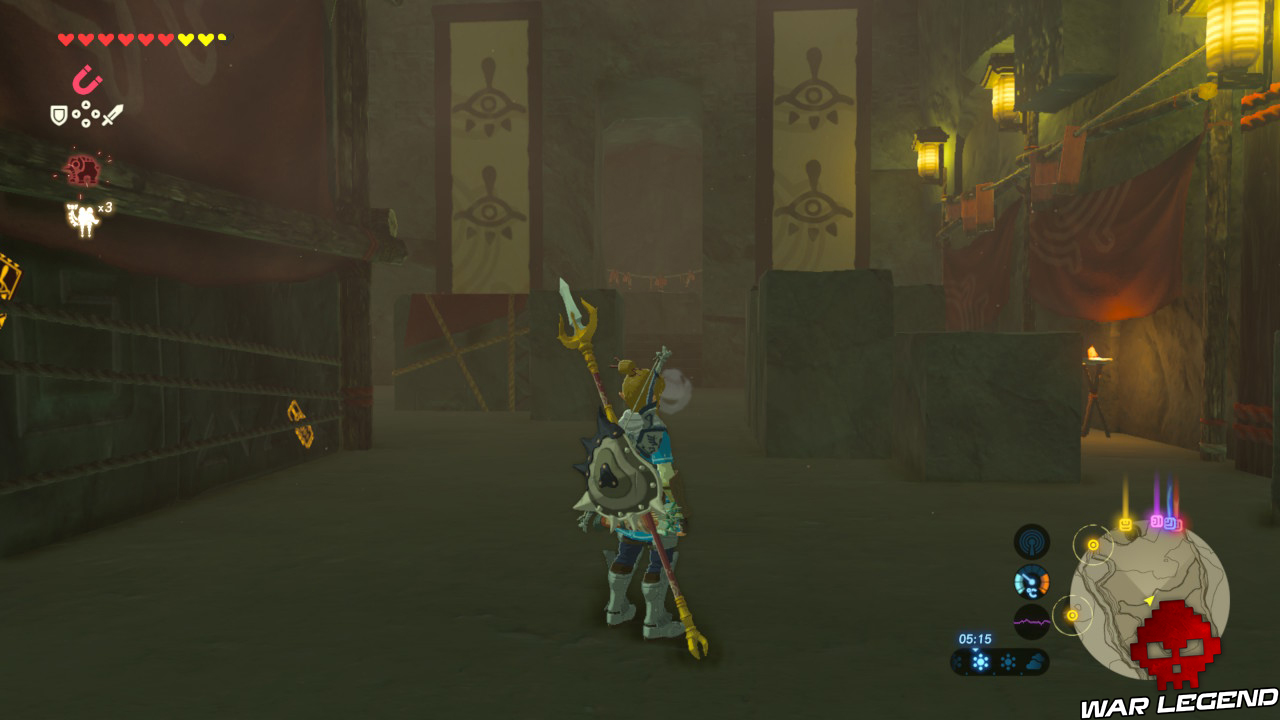Viewport: 1280px width, 720px height.
Task: Click the purple noise meter circle
Action: tap(1032, 620)
